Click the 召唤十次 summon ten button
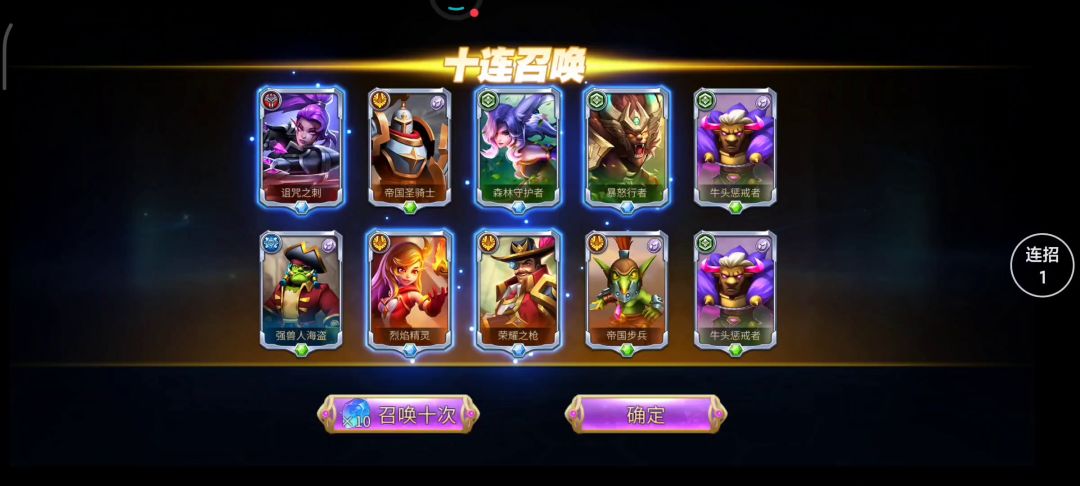 [x=399, y=414]
